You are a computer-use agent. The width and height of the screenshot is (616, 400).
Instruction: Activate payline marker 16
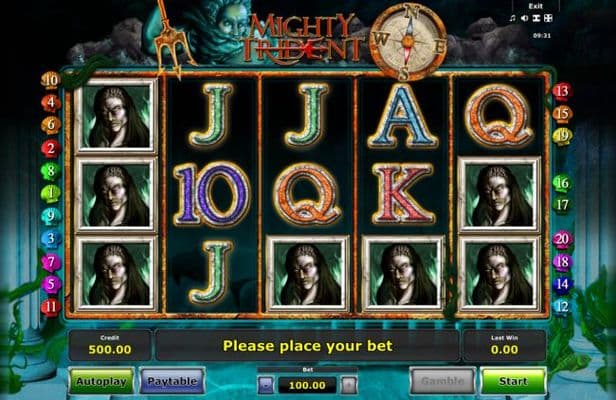562,183
